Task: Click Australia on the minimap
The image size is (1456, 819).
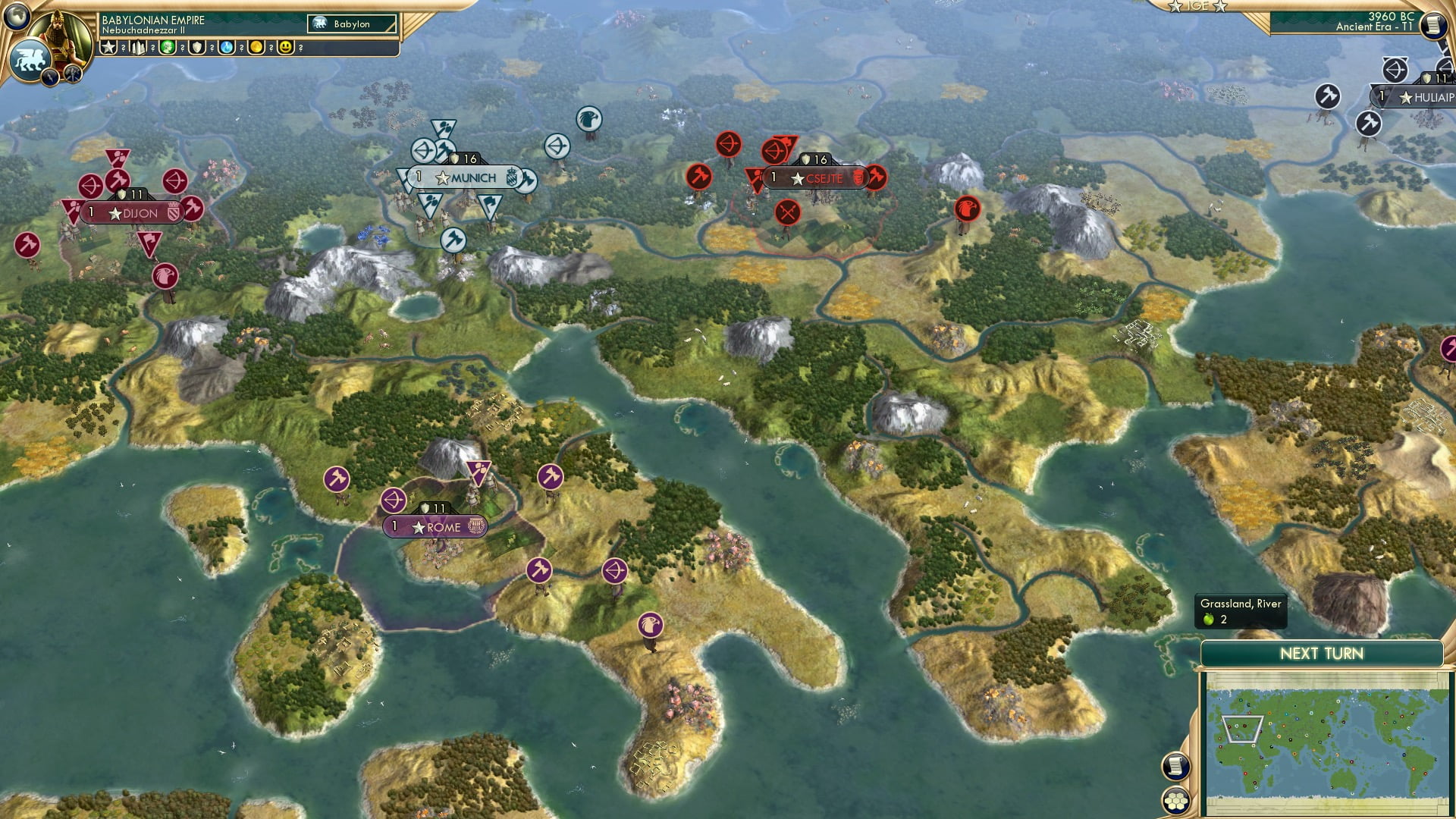Action: 1343,778
